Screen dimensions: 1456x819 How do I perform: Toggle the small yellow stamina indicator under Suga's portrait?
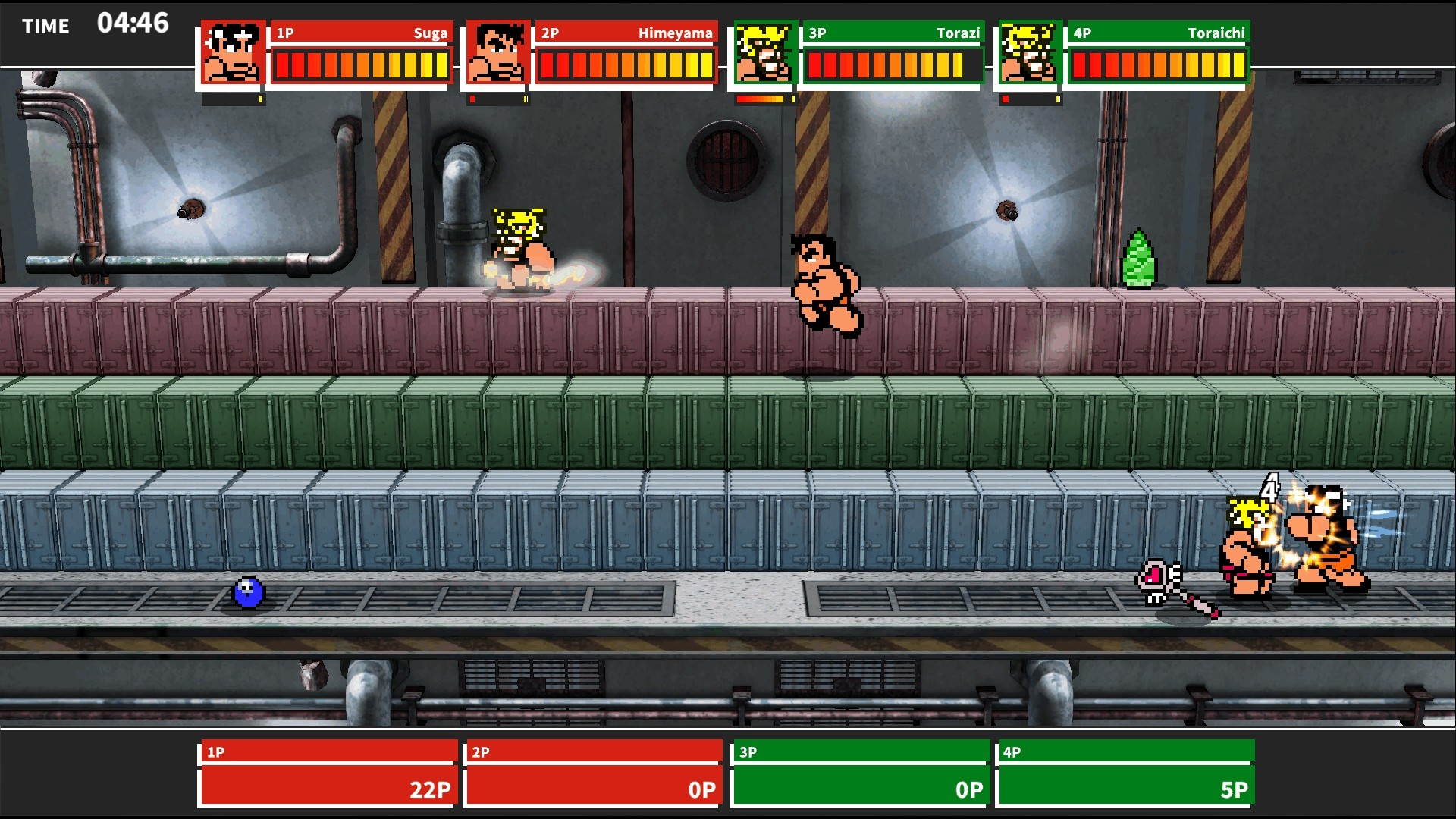coord(262,98)
